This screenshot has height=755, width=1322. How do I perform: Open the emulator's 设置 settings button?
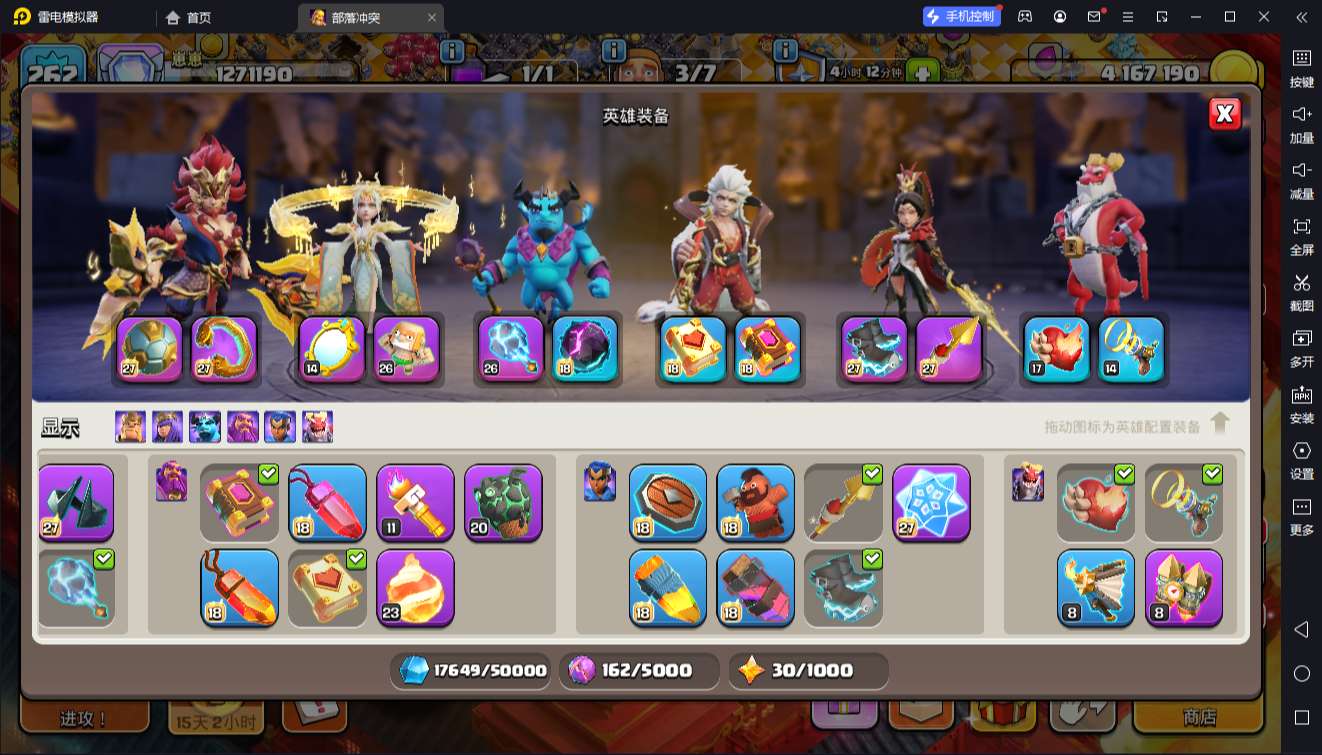coord(1301,459)
